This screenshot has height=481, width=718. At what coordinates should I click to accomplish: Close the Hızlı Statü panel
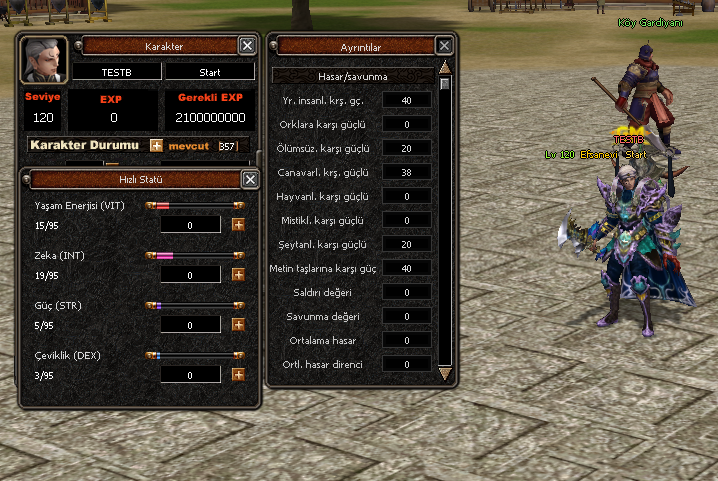[249, 179]
